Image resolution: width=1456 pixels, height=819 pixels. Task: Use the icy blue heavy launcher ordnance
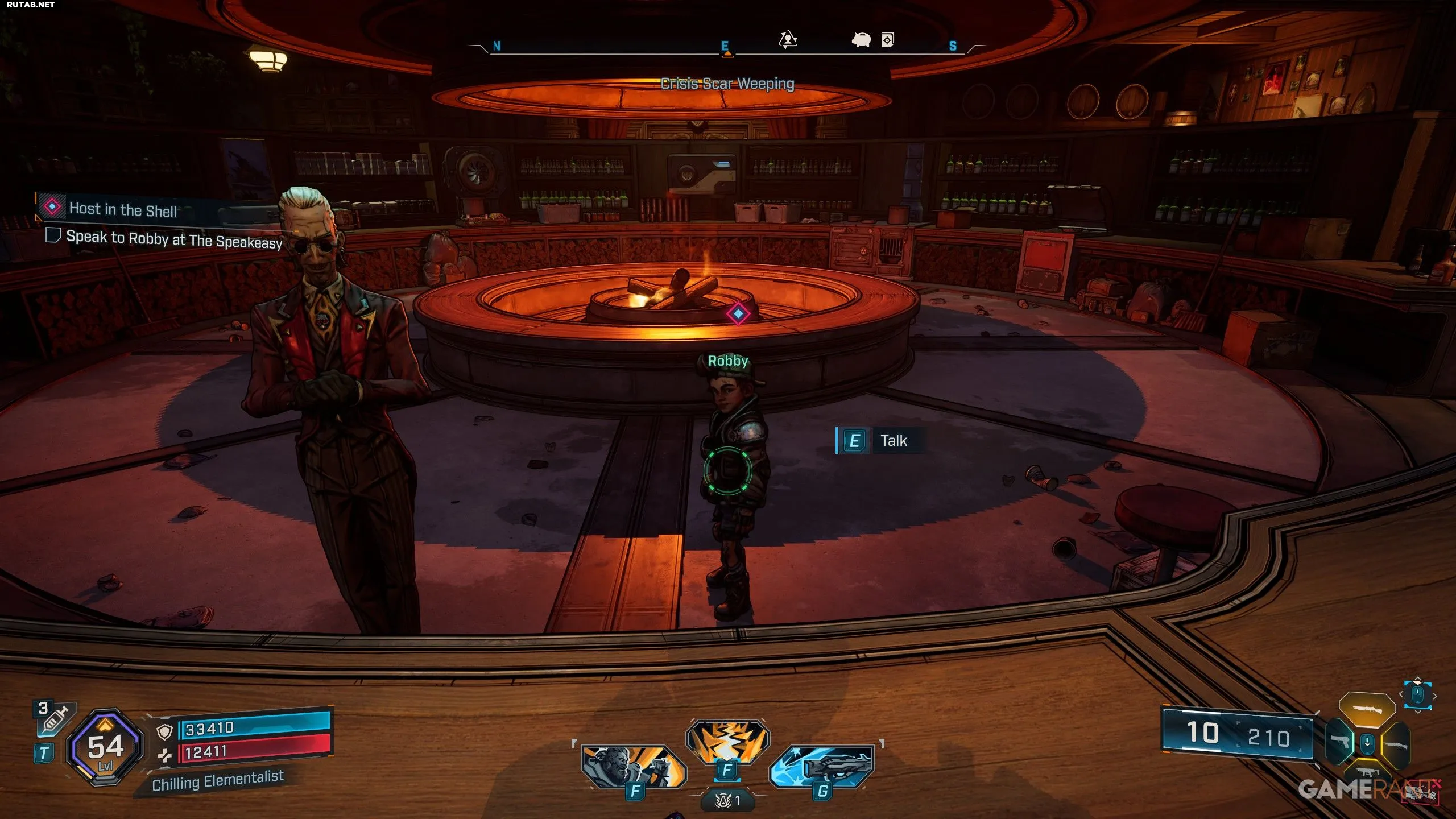(822, 766)
